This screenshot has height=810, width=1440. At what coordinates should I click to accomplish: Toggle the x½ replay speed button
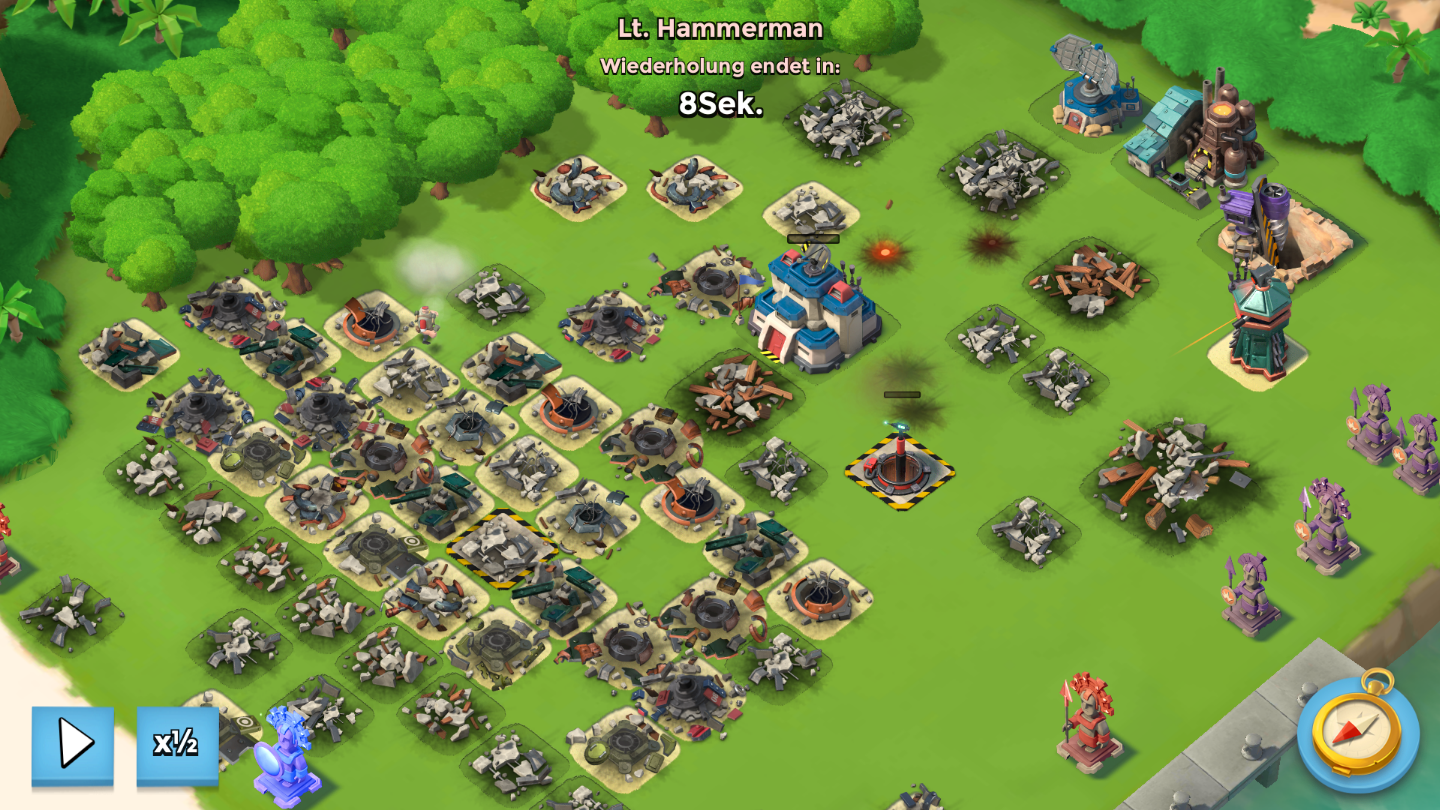[x=177, y=744]
